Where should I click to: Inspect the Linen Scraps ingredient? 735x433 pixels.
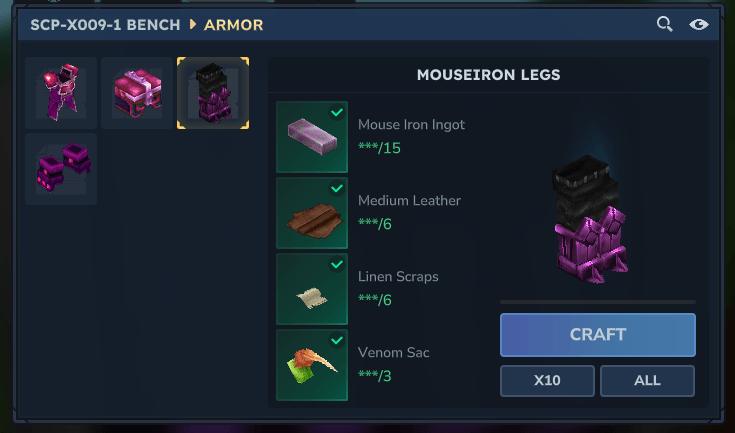[x=312, y=289]
